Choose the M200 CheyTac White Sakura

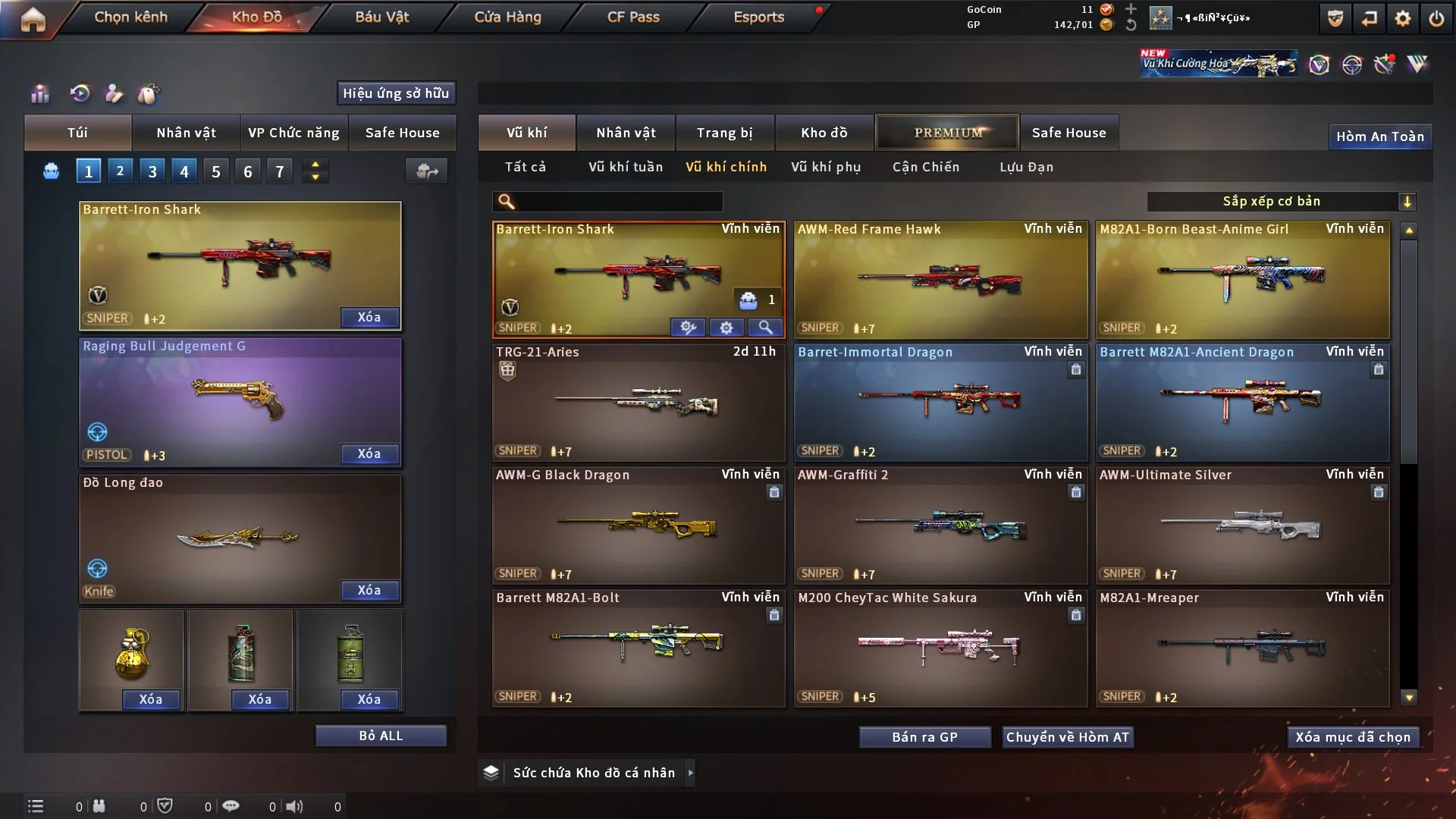tap(940, 648)
